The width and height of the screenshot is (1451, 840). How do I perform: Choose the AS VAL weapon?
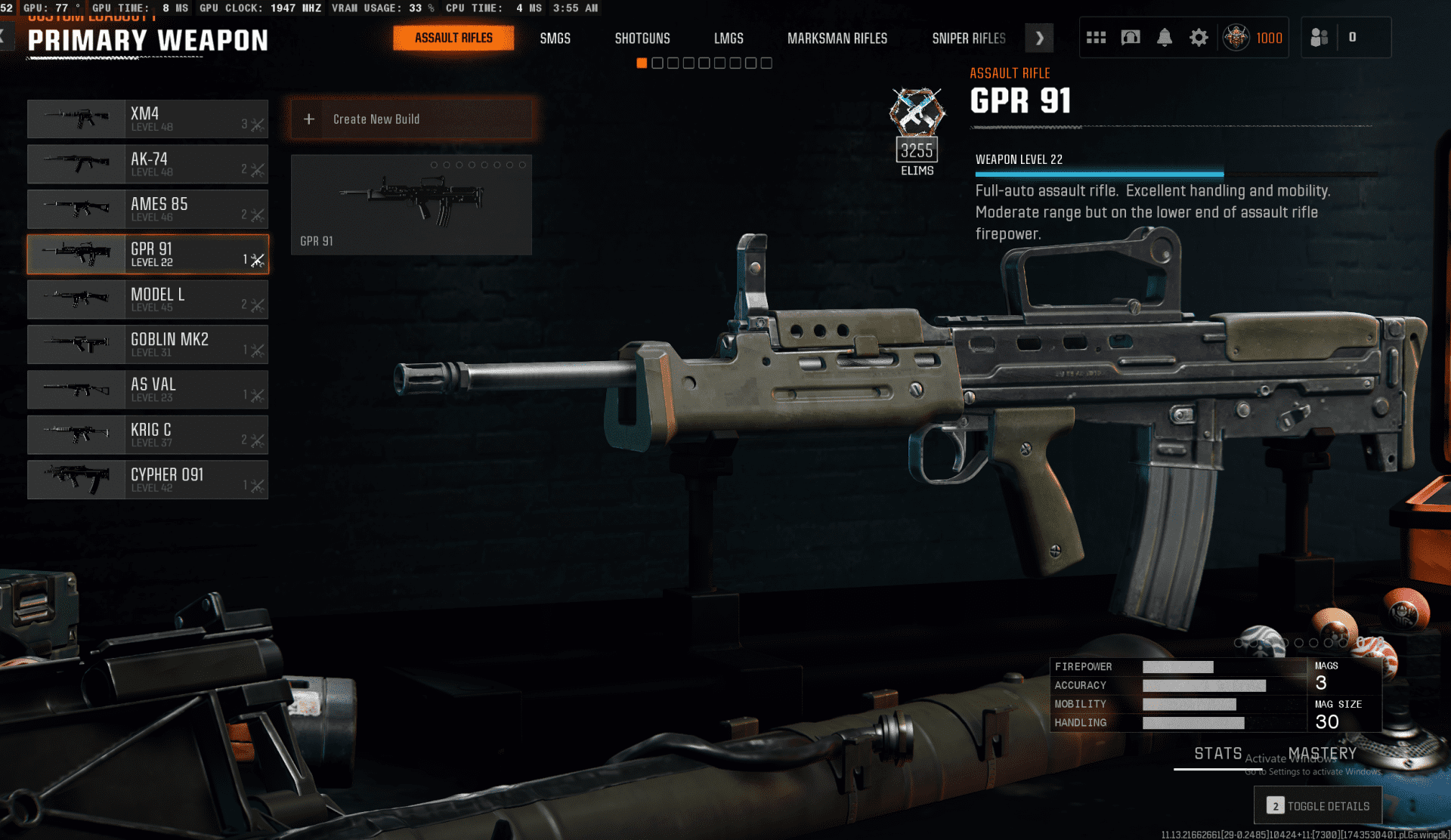click(x=148, y=390)
